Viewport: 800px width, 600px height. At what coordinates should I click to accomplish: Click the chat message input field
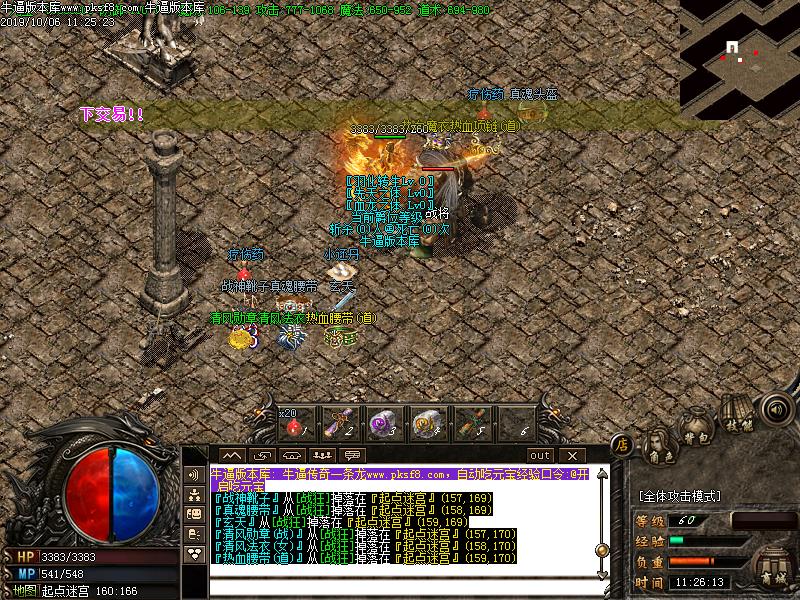400,587
